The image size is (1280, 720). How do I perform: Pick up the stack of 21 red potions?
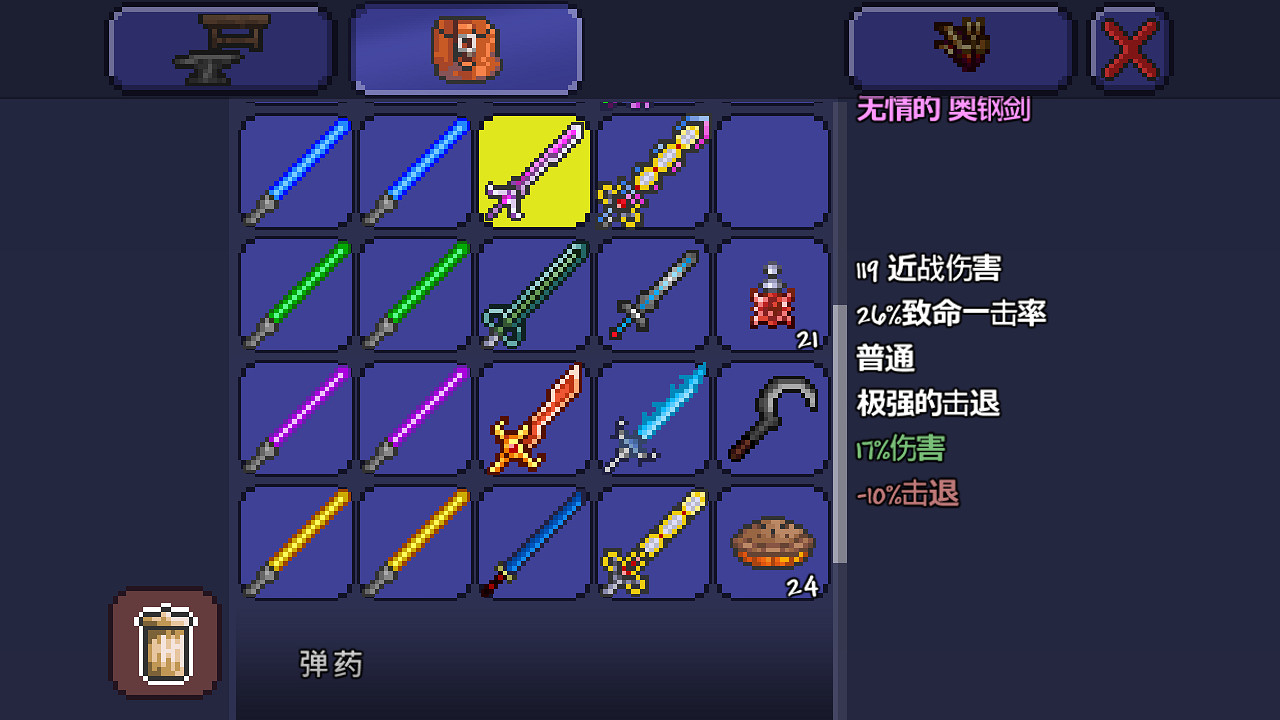pyautogui.click(x=773, y=295)
